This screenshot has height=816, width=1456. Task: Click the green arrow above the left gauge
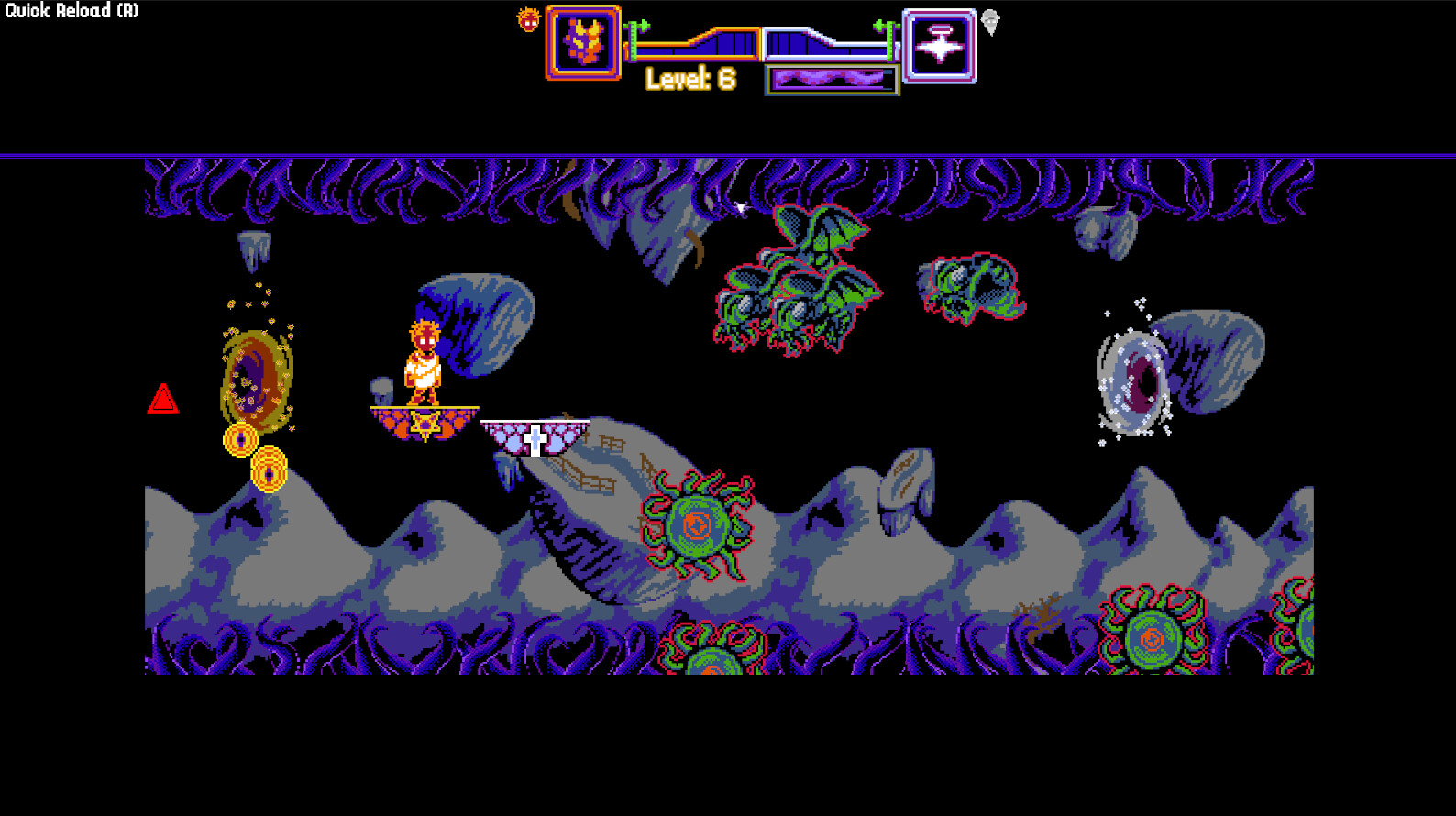[x=645, y=24]
